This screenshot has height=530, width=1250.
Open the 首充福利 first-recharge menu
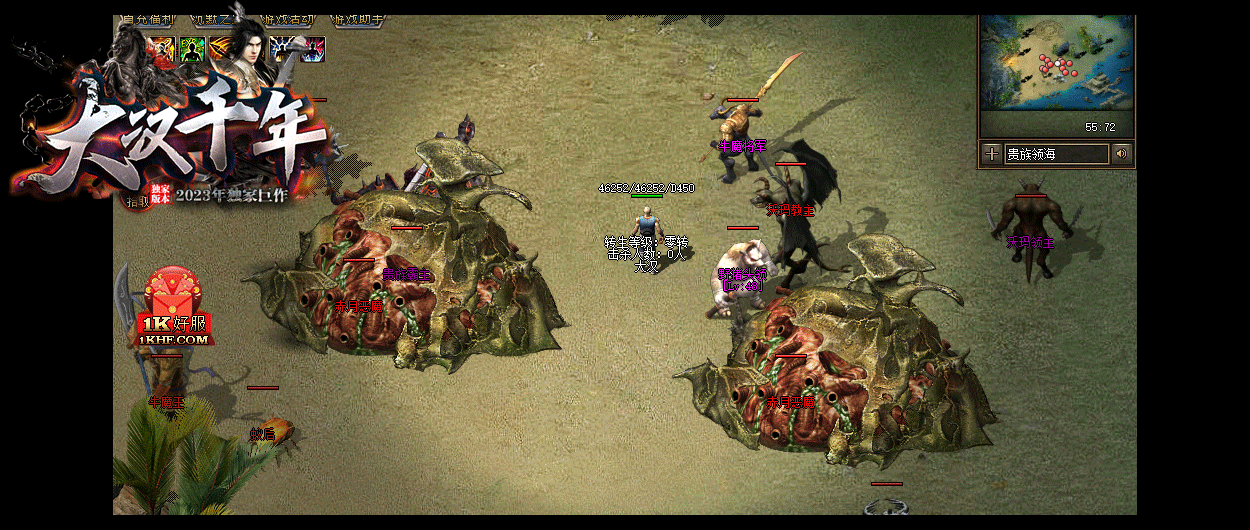point(147,19)
